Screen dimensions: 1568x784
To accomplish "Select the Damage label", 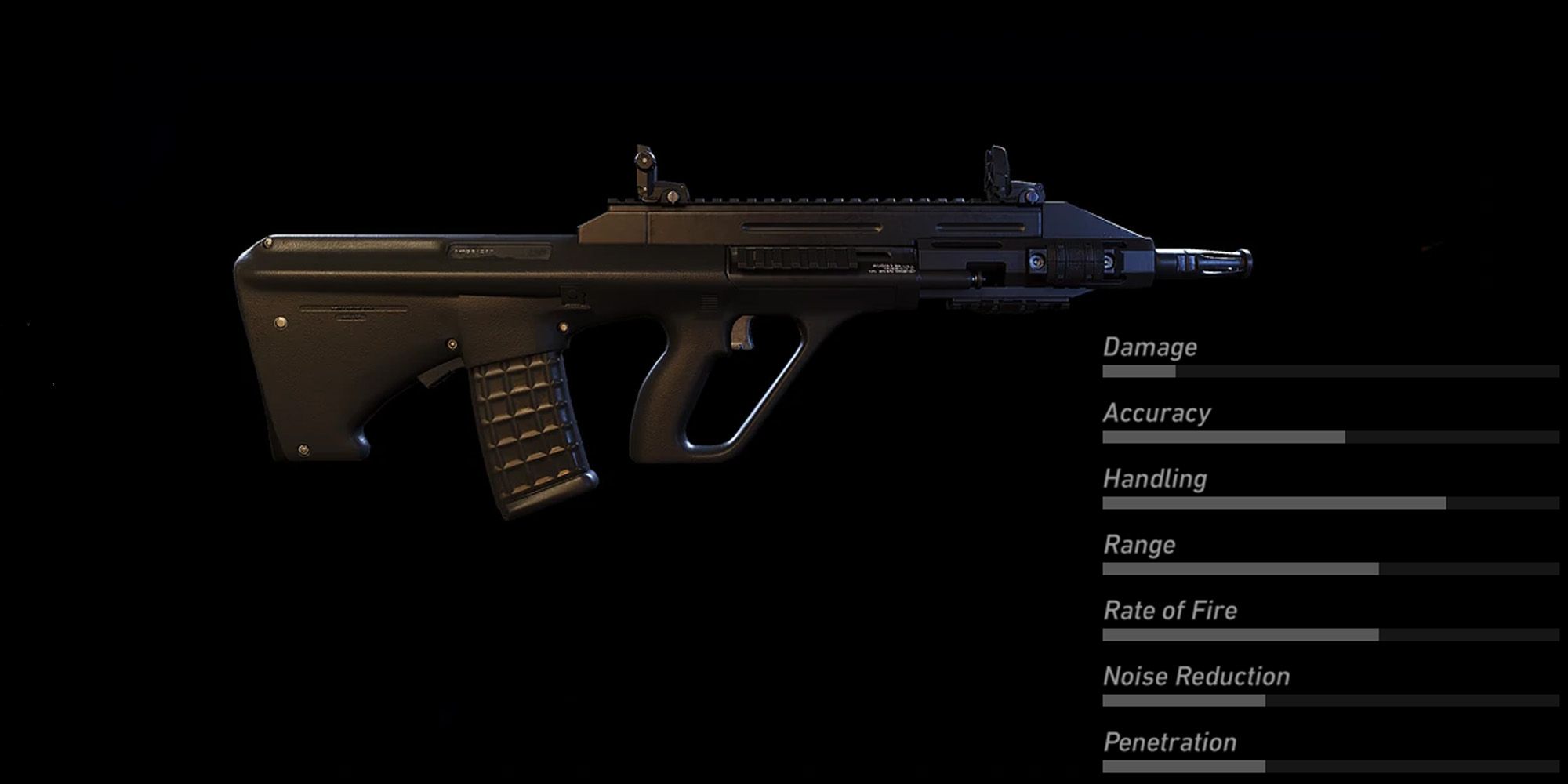I will point(1149,347).
